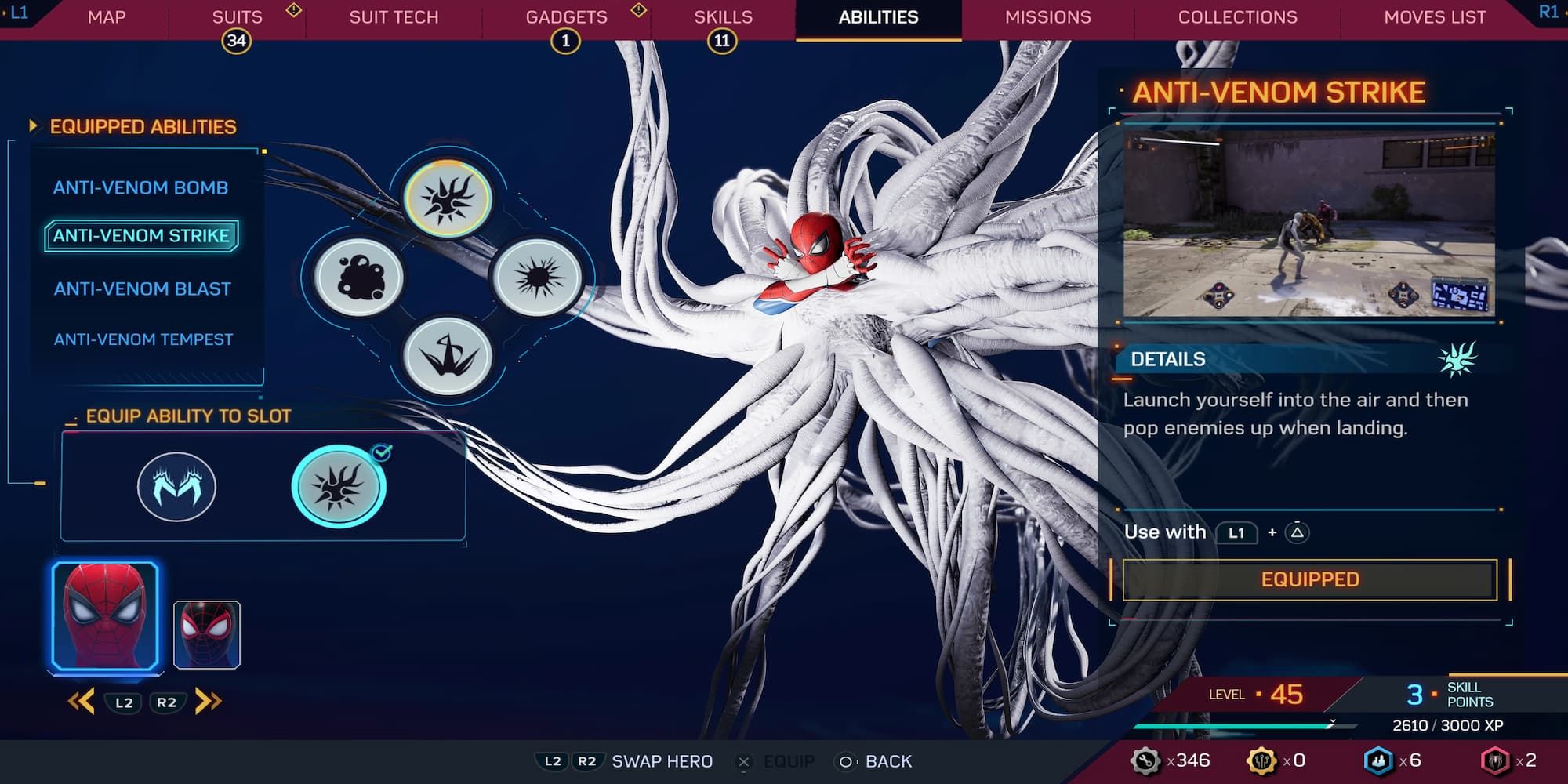Expand the Equipped Abilities panel arrow
The image size is (1568, 784).
(x=33, y=125)
